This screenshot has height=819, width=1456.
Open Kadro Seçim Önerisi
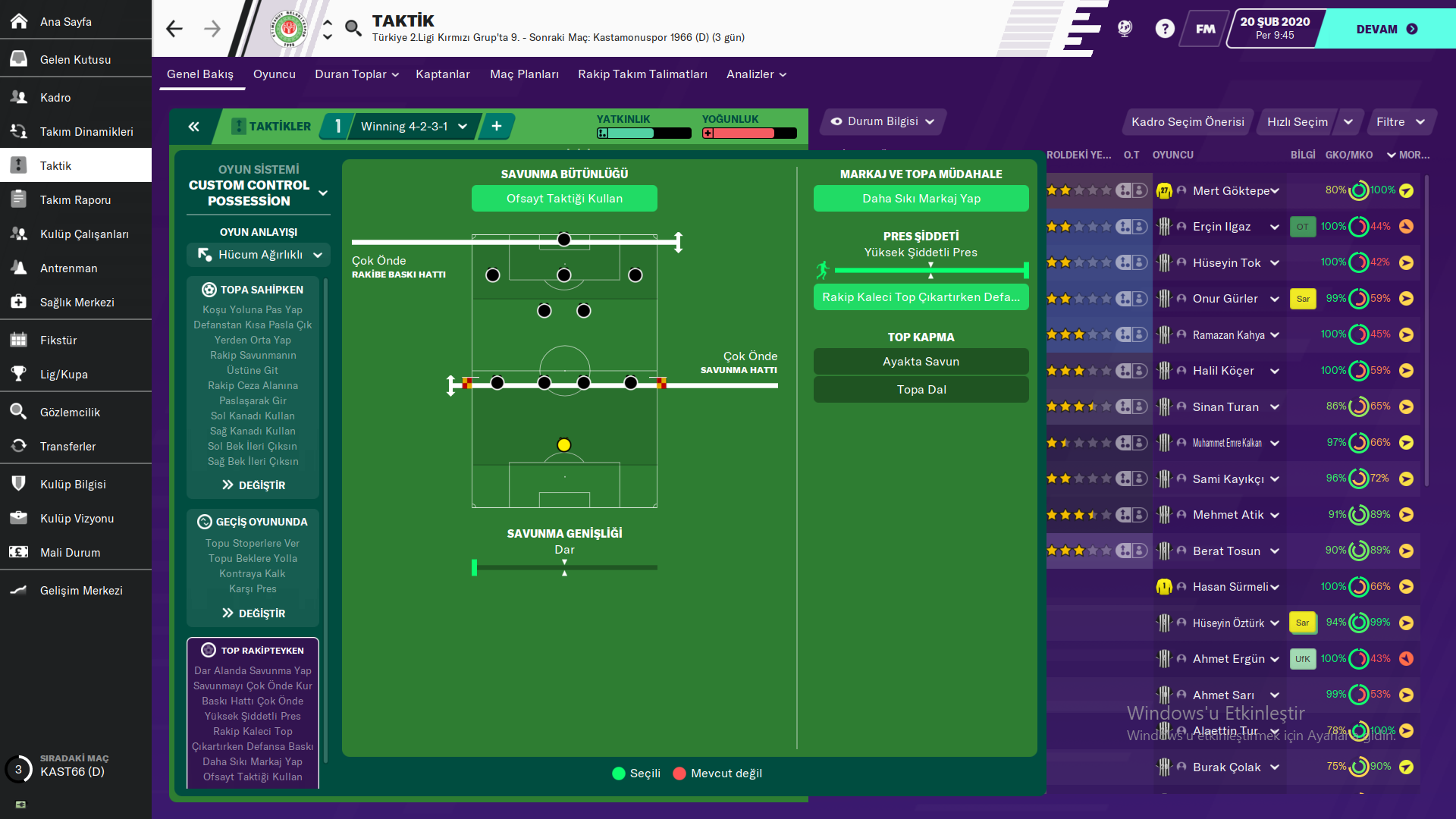click(1187, 122)
